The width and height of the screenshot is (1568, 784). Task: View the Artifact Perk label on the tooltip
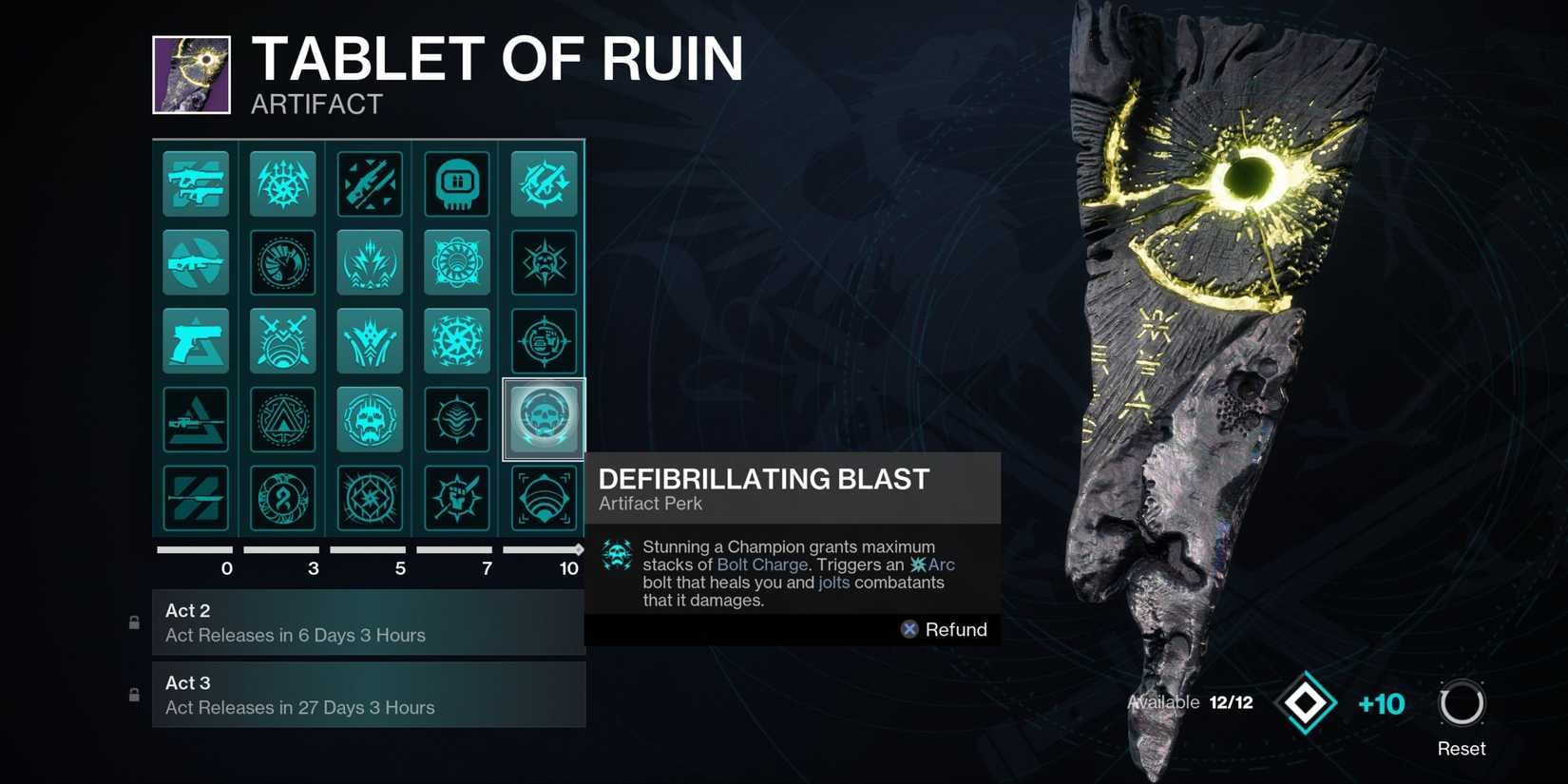(x=650, y=504)
